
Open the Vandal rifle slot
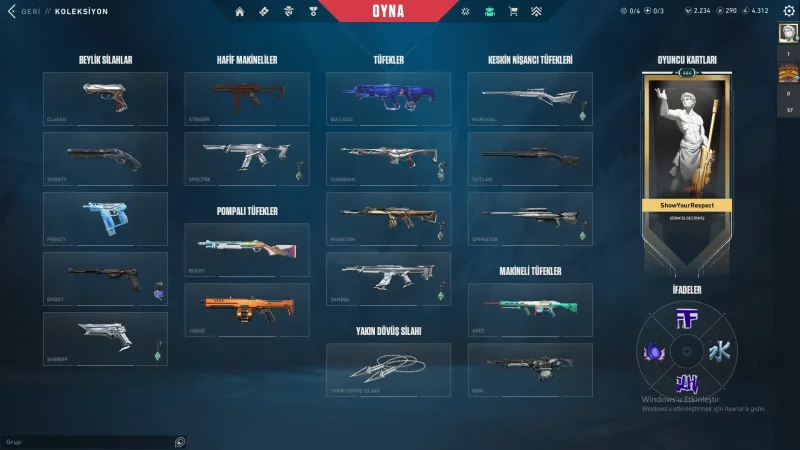coord(388,278)
